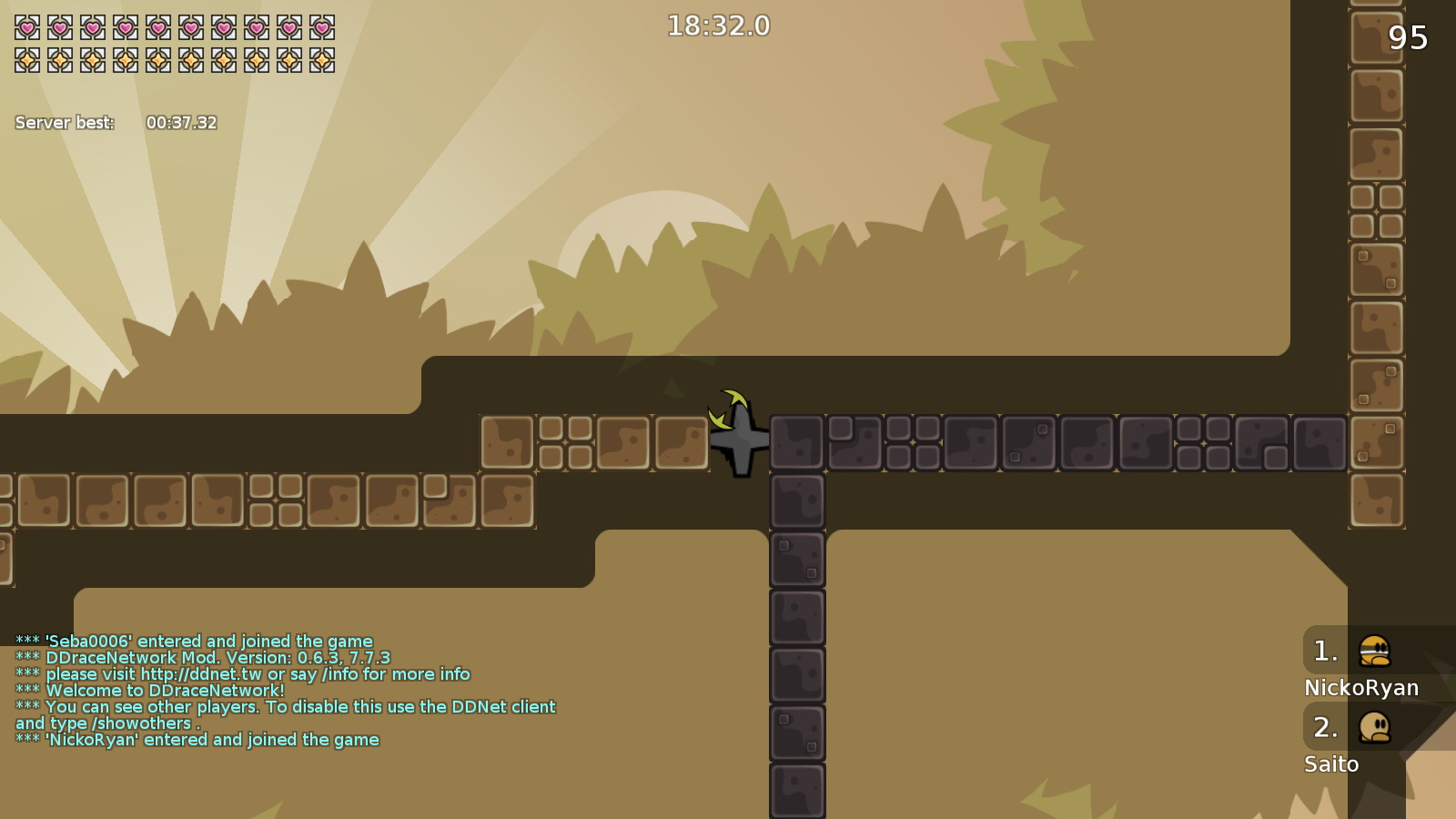Click the ammo counter showing 95

(x=1409, y=38)
